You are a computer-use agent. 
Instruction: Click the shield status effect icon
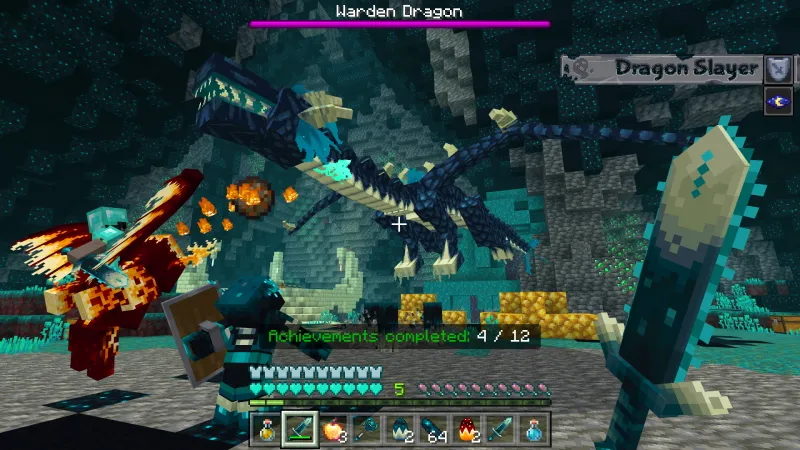[778, 68]
